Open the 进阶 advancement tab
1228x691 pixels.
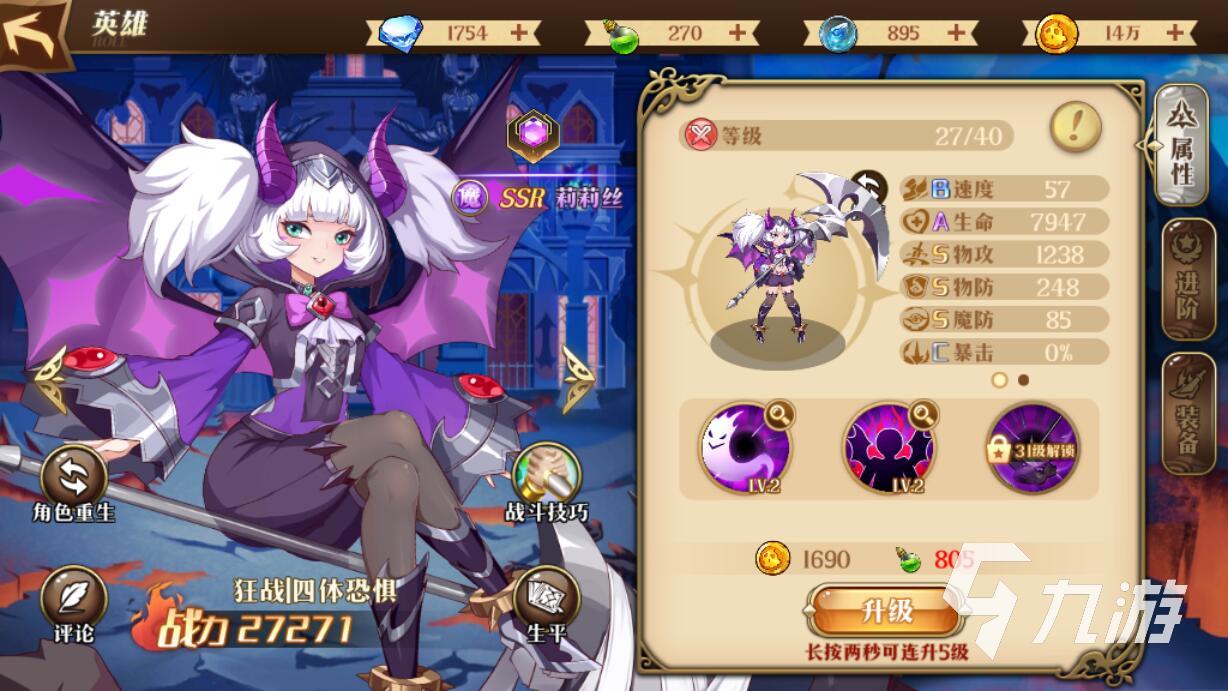pyautogui.click(x=1186, y=282)
